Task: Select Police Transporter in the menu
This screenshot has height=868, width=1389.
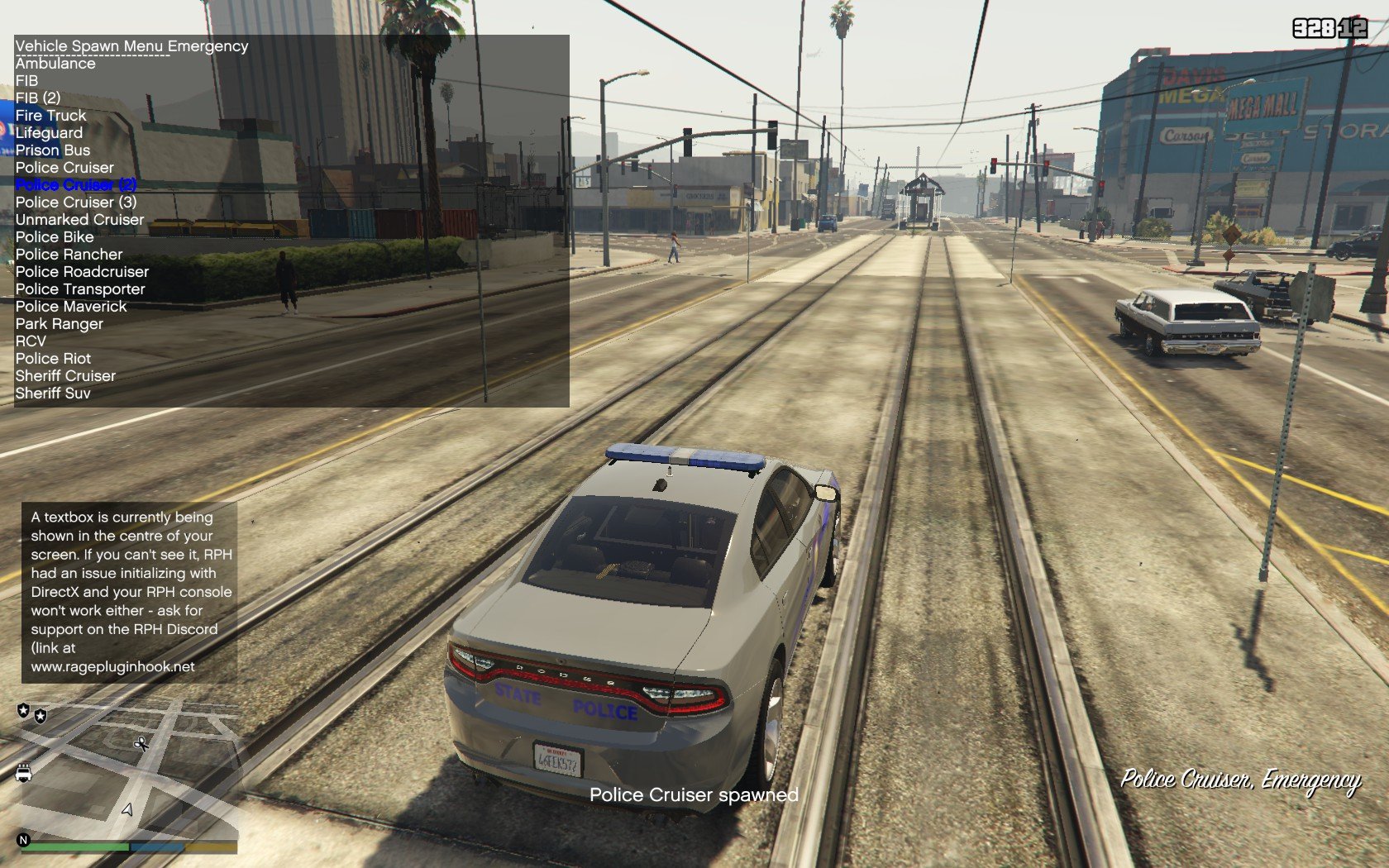Action: tap(80, 289)
